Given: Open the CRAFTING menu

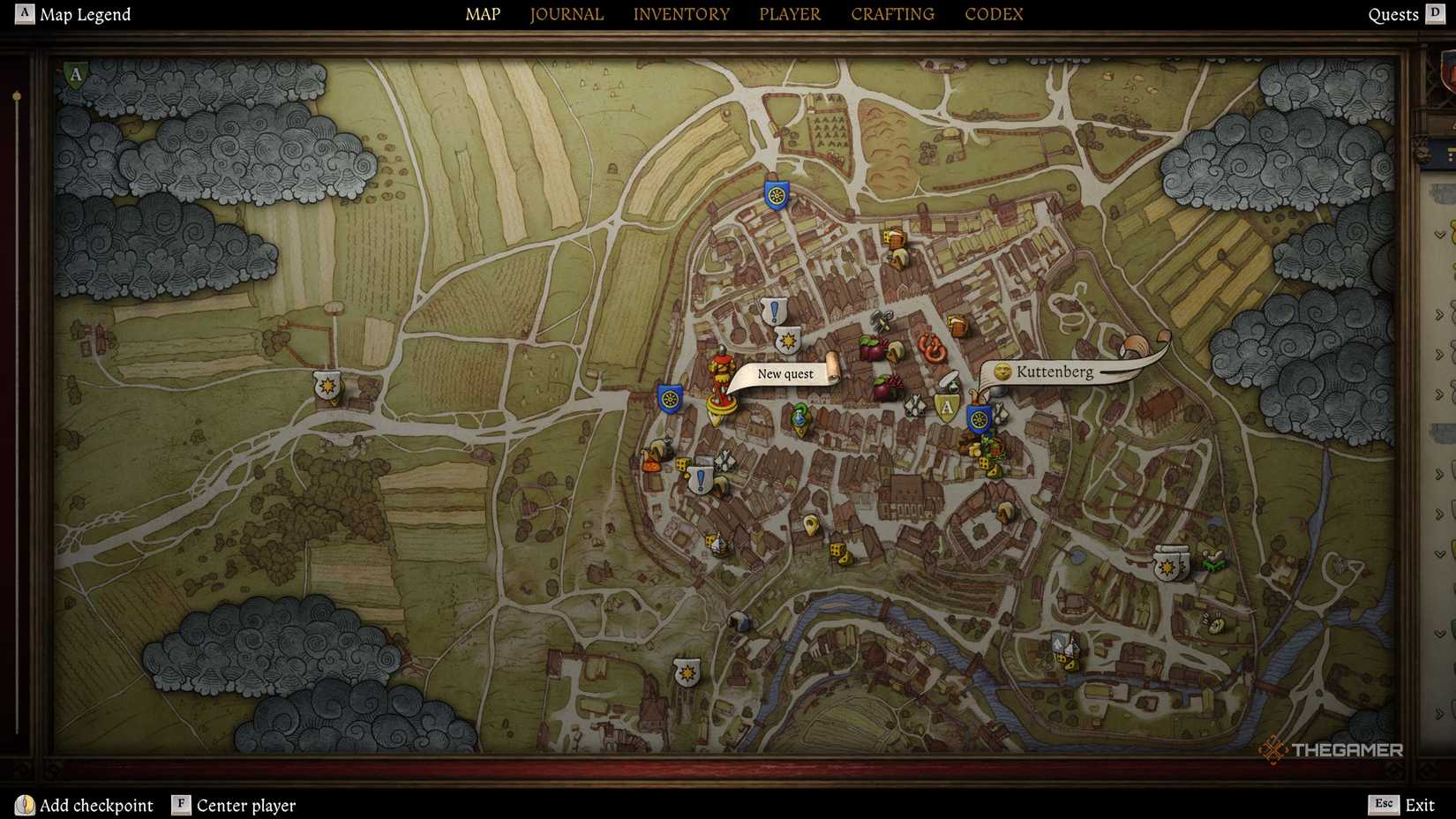Looking at the screenshot, I should click(x=892, y=14).
